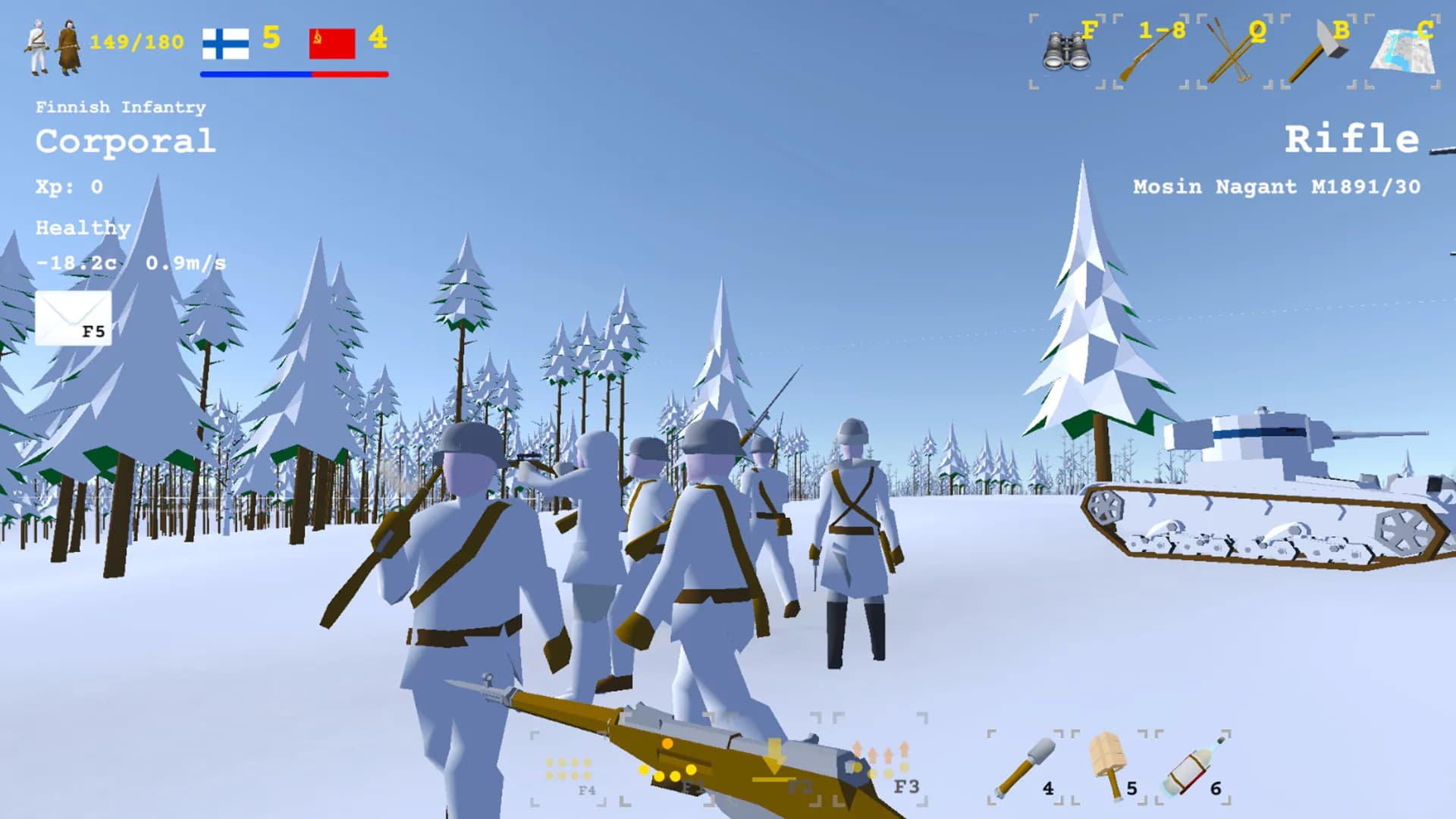1456x819 pixels.
Task: Click the blue-red battle progress bar
Action: 293,74
